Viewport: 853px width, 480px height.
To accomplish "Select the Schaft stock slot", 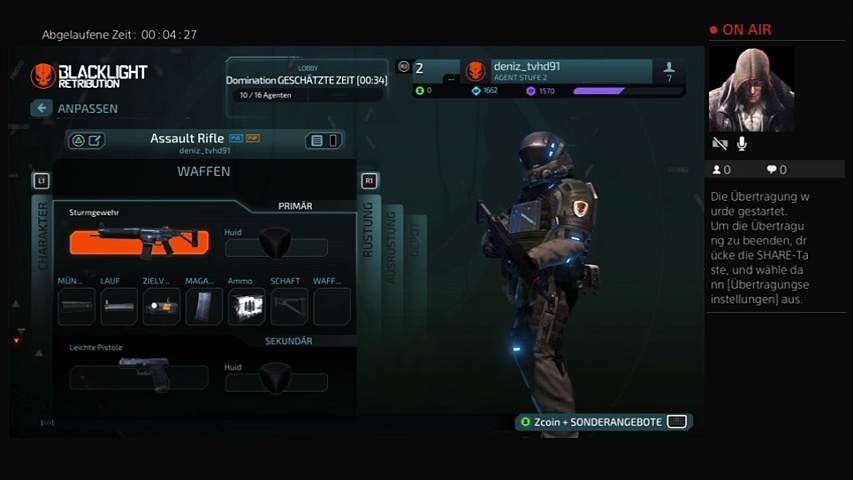I will coord(289,306).
